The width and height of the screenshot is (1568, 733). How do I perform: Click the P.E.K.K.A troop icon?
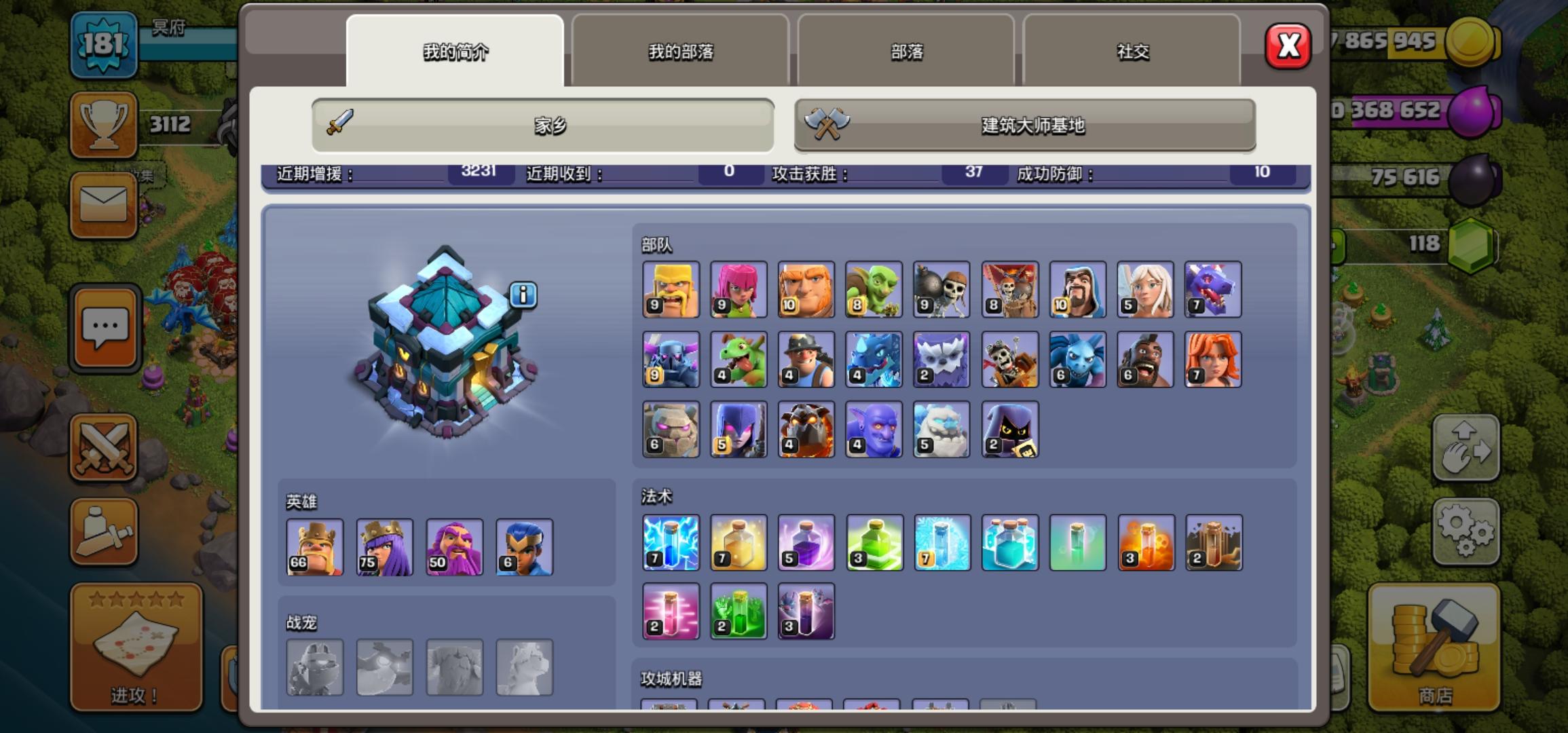pyautogui.click(x=671, y=358)
